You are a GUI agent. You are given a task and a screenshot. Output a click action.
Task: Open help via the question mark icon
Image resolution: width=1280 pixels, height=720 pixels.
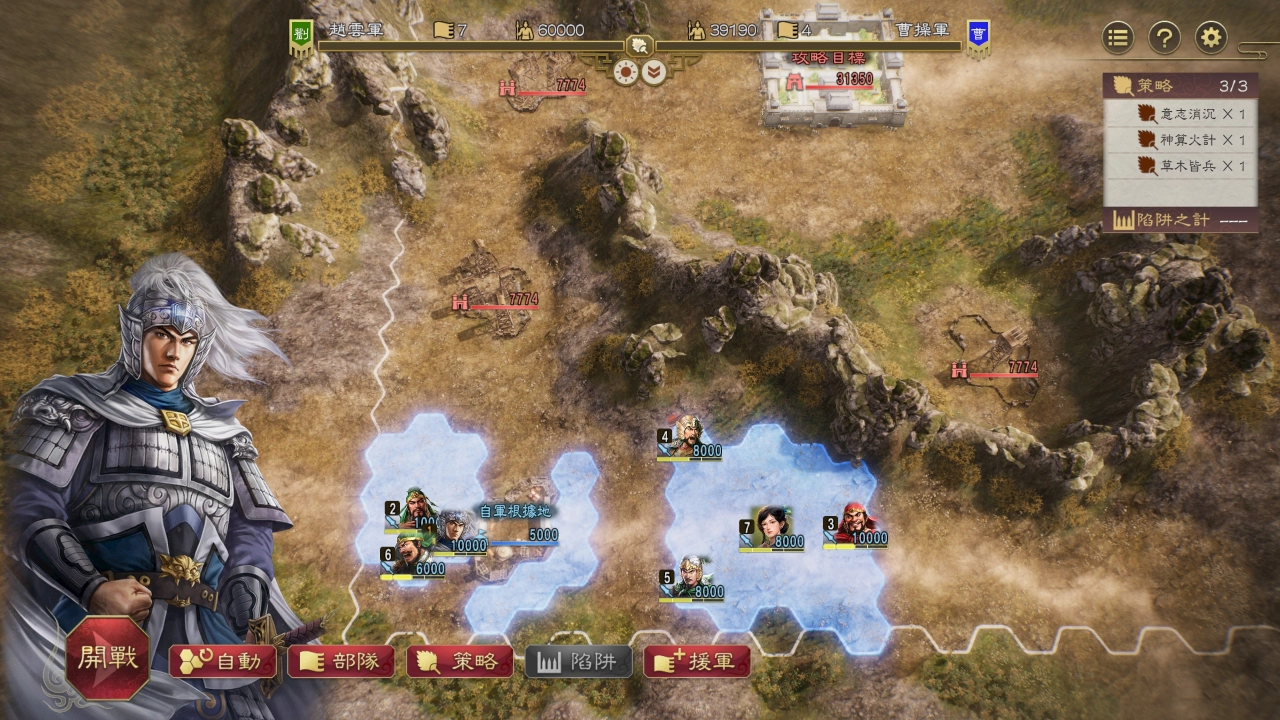click(1164, 38)
